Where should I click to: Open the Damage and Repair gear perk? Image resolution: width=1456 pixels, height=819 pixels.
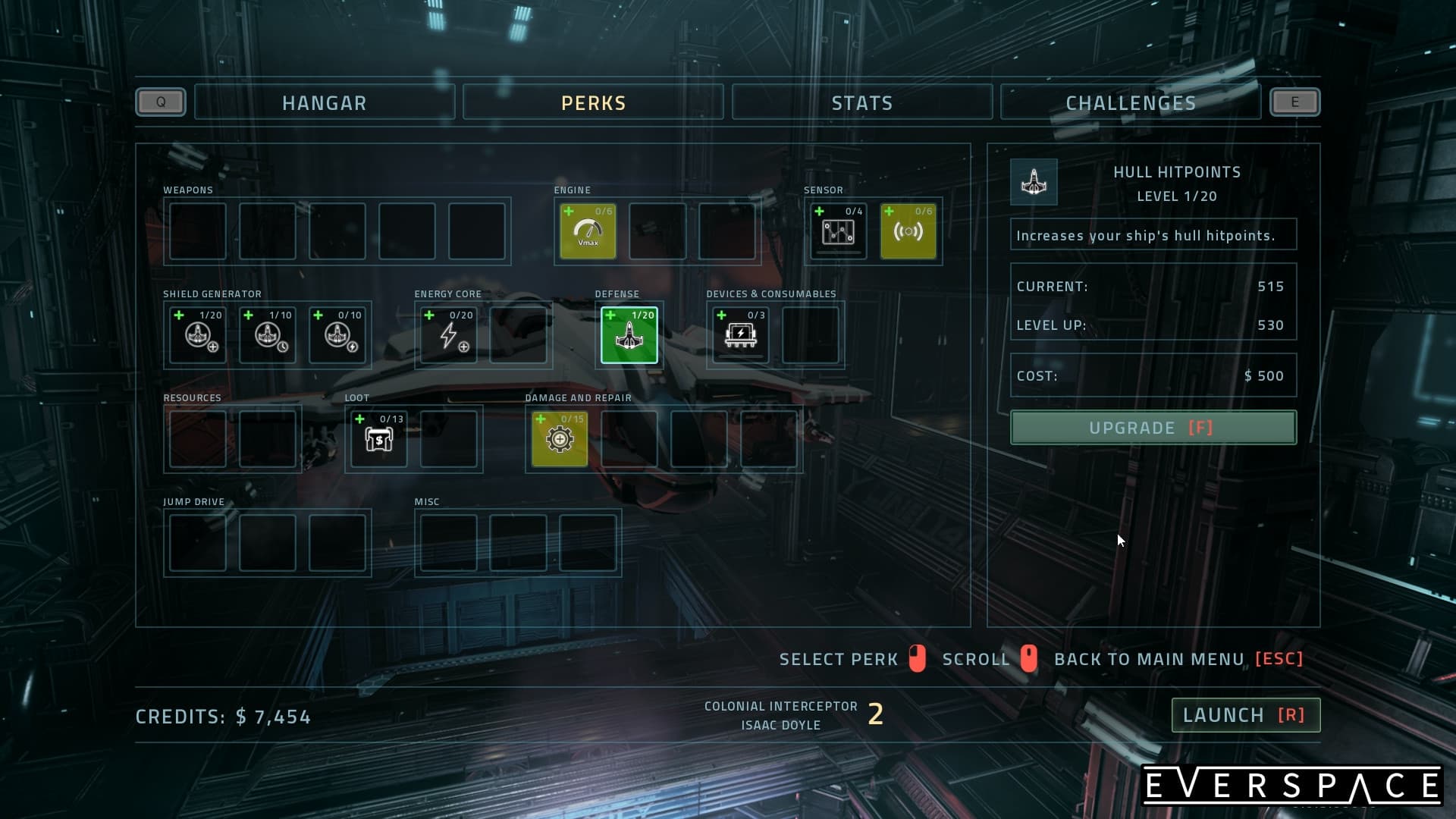click(x=560, y=438)
